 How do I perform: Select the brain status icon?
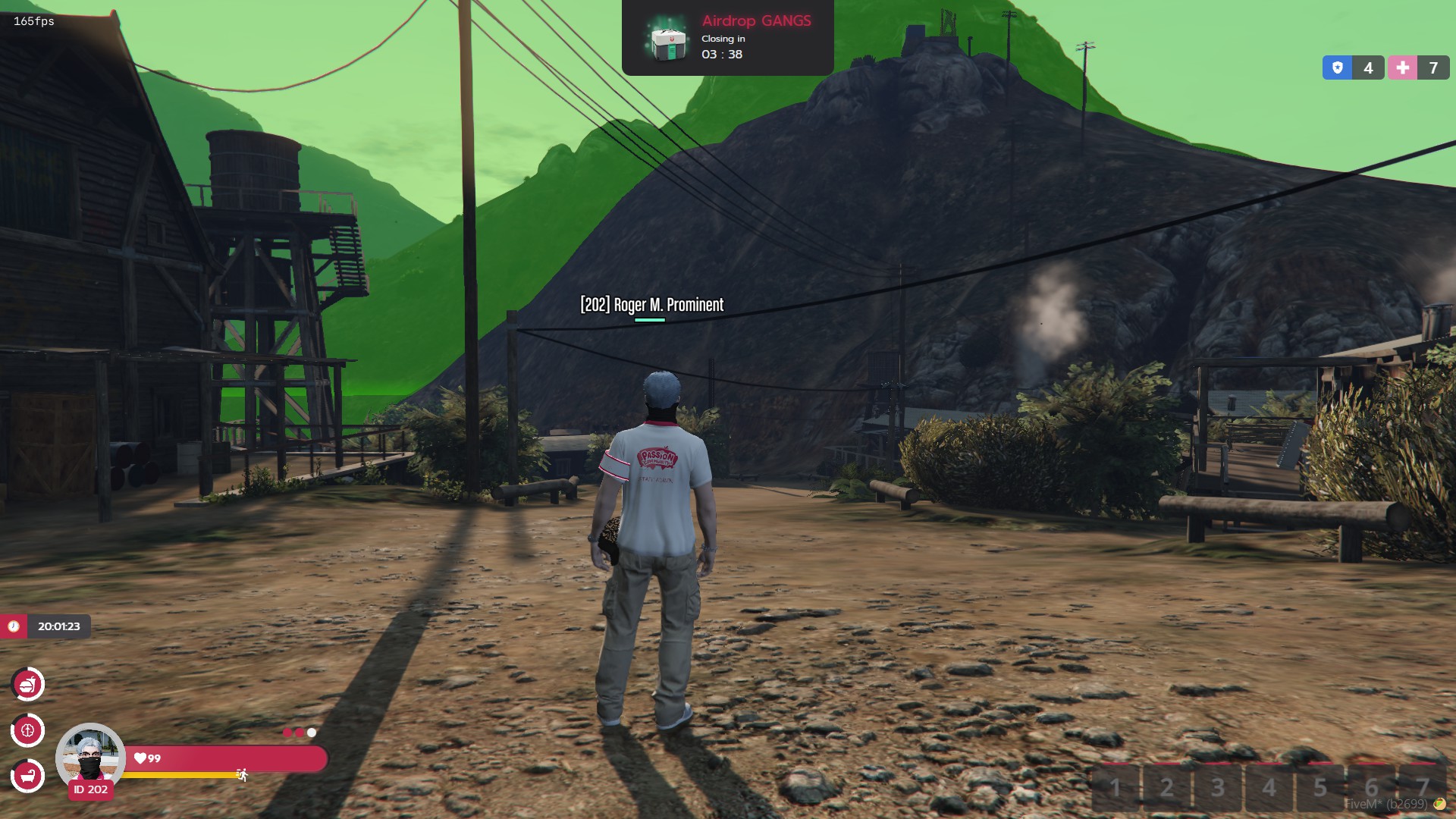point(28,731)
